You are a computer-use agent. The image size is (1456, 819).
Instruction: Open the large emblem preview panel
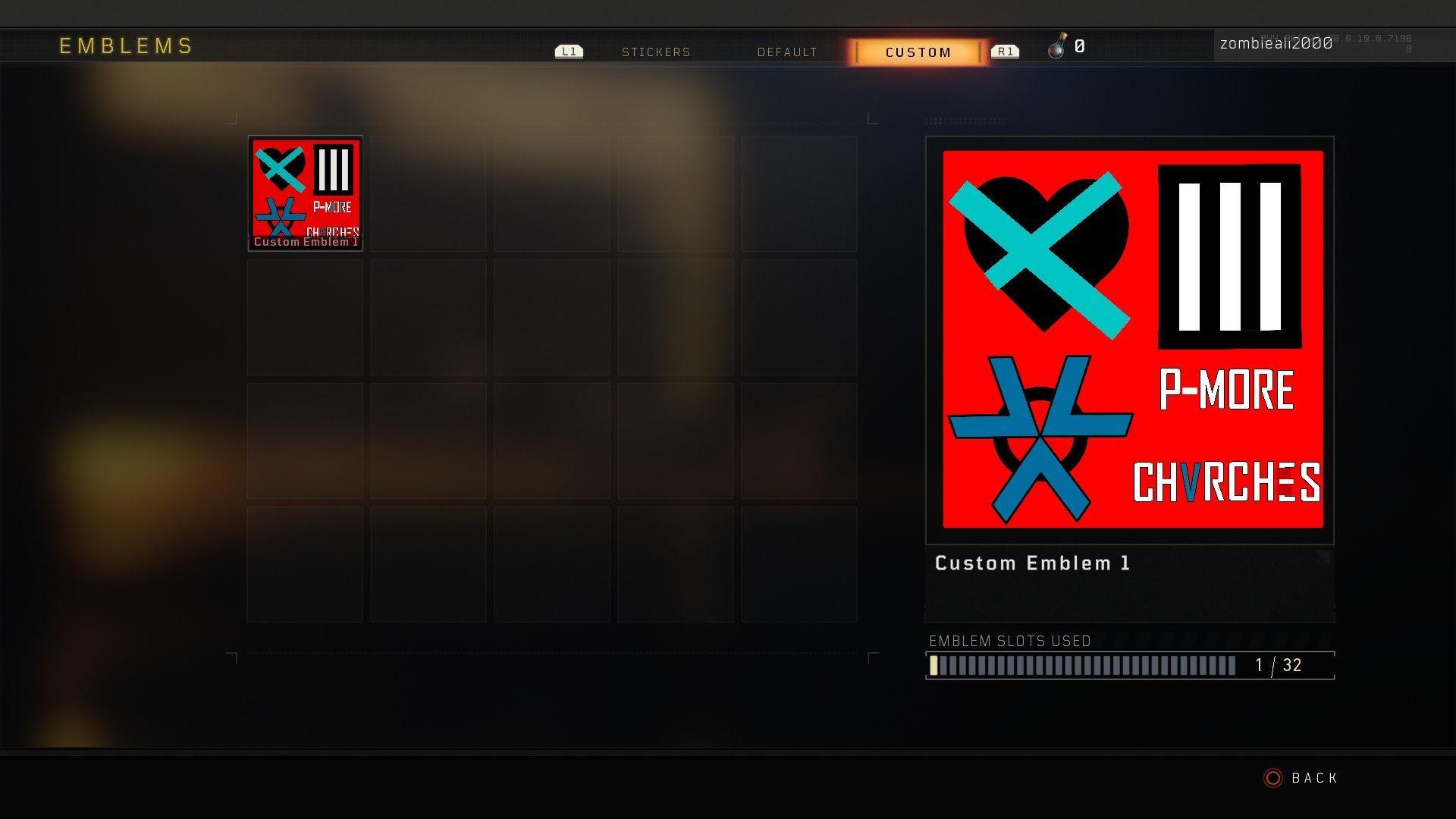coord(1129,339)
